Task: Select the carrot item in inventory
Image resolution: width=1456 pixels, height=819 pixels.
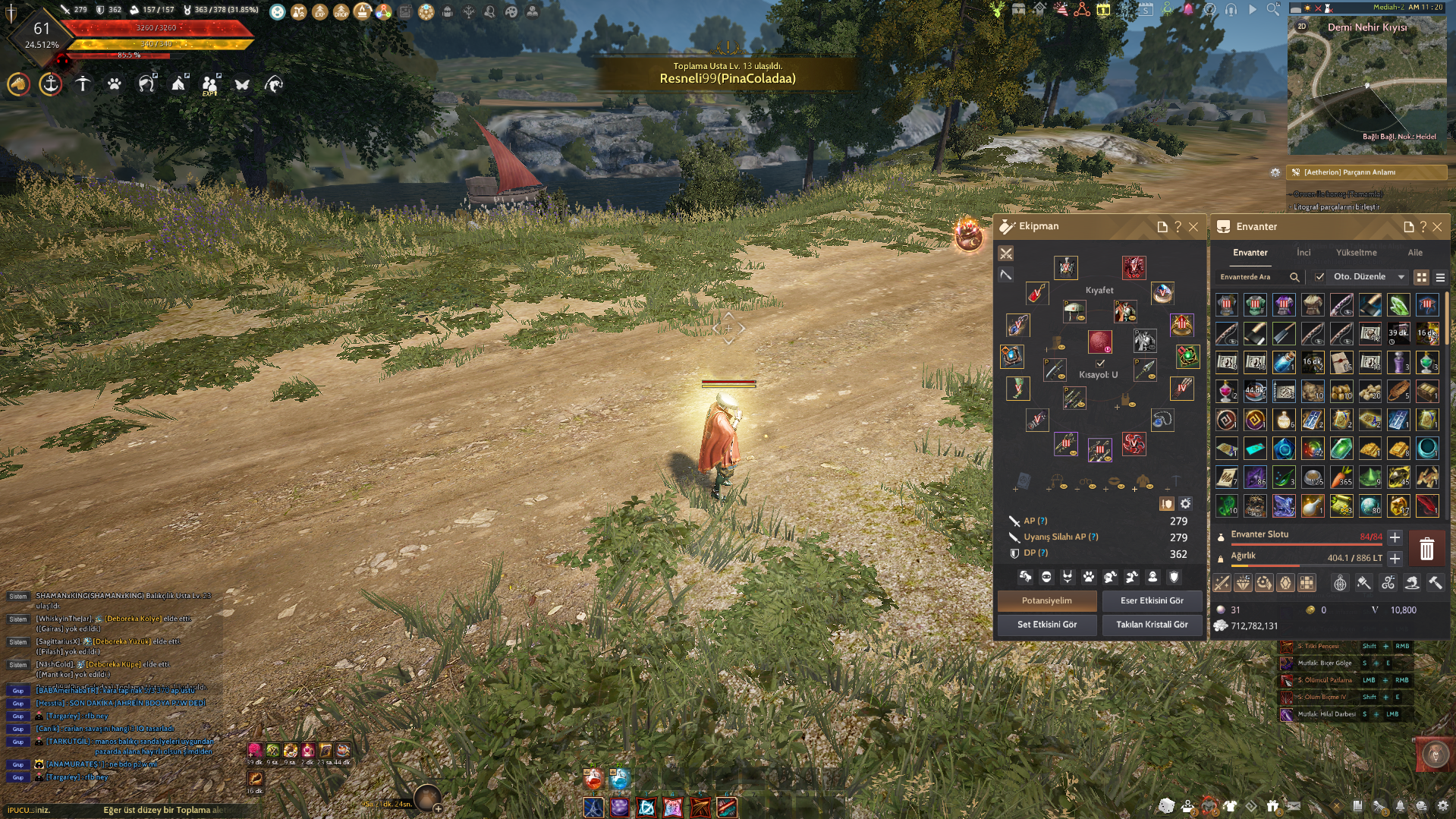Action: click(x=1341, y=477)
